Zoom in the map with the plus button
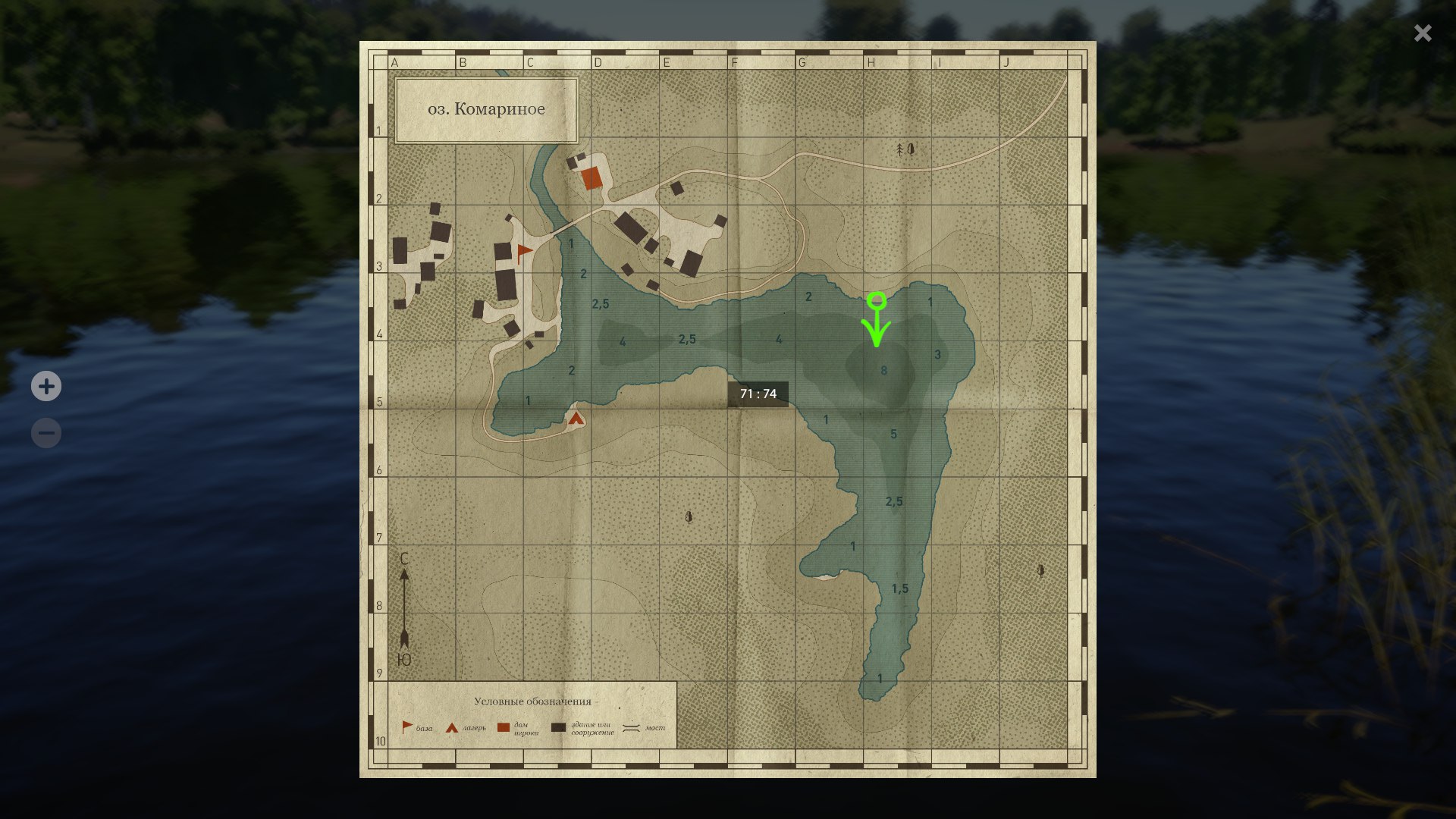 point(46,387)
